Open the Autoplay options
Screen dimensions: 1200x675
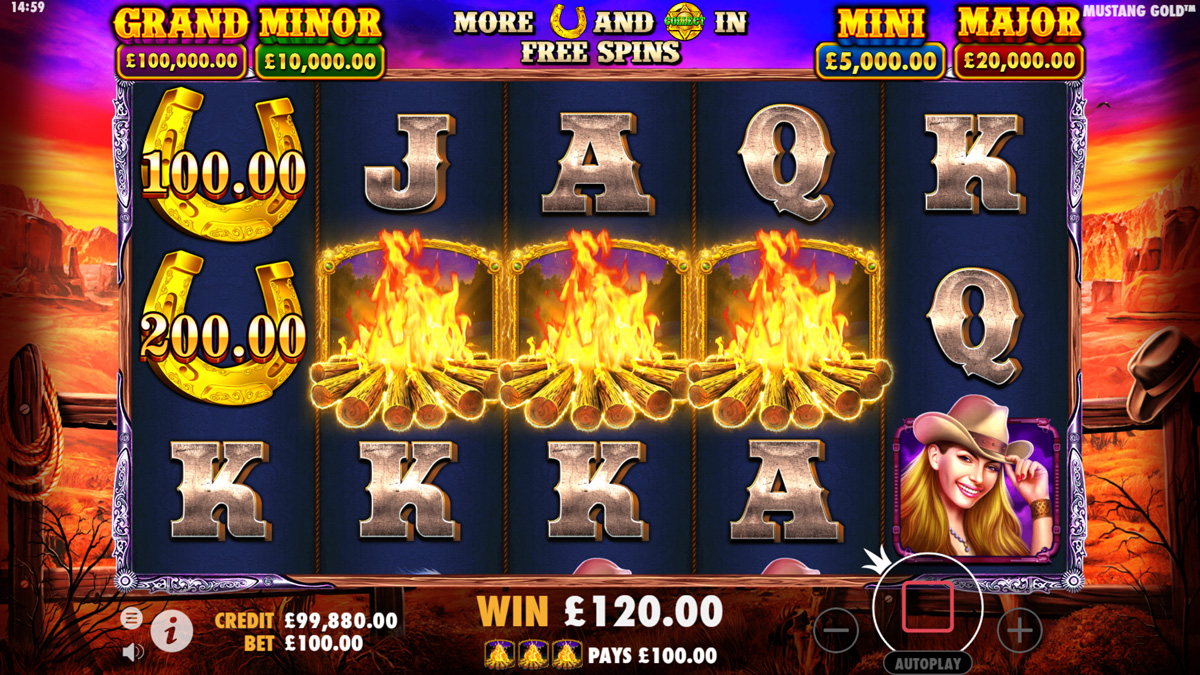tap(927, 663)
